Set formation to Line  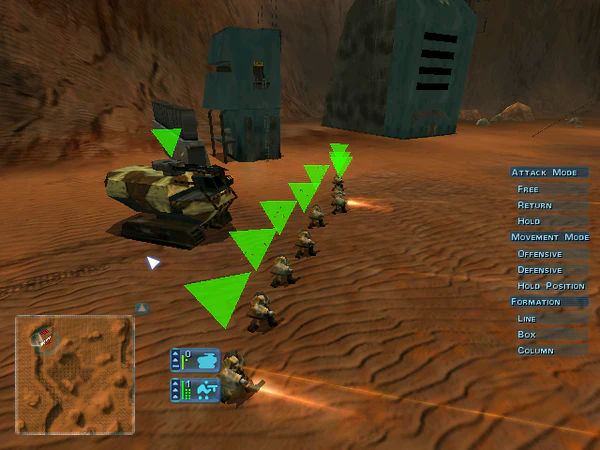[526, 318]
